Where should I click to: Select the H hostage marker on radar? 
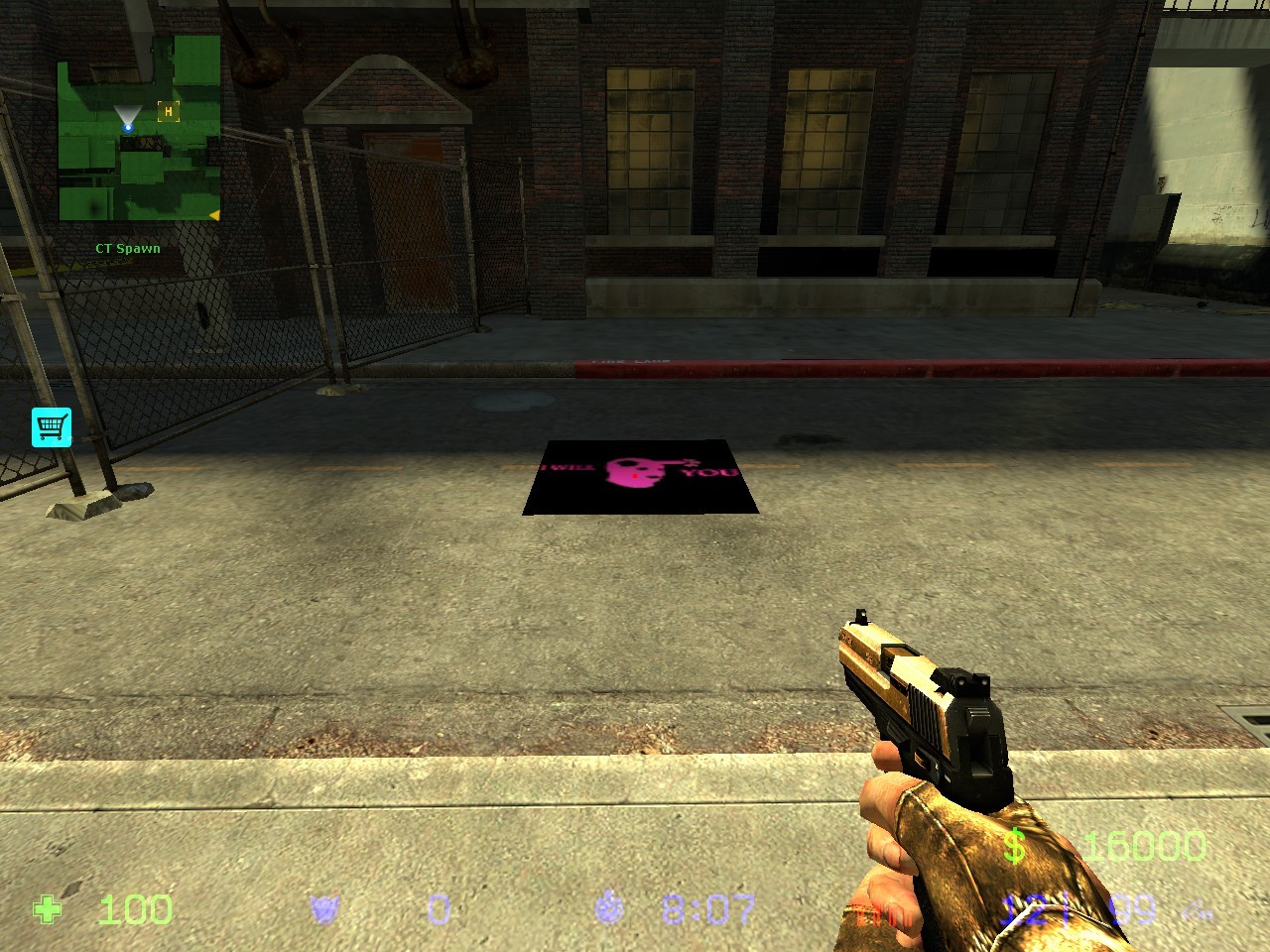click(x=171, y=112)
